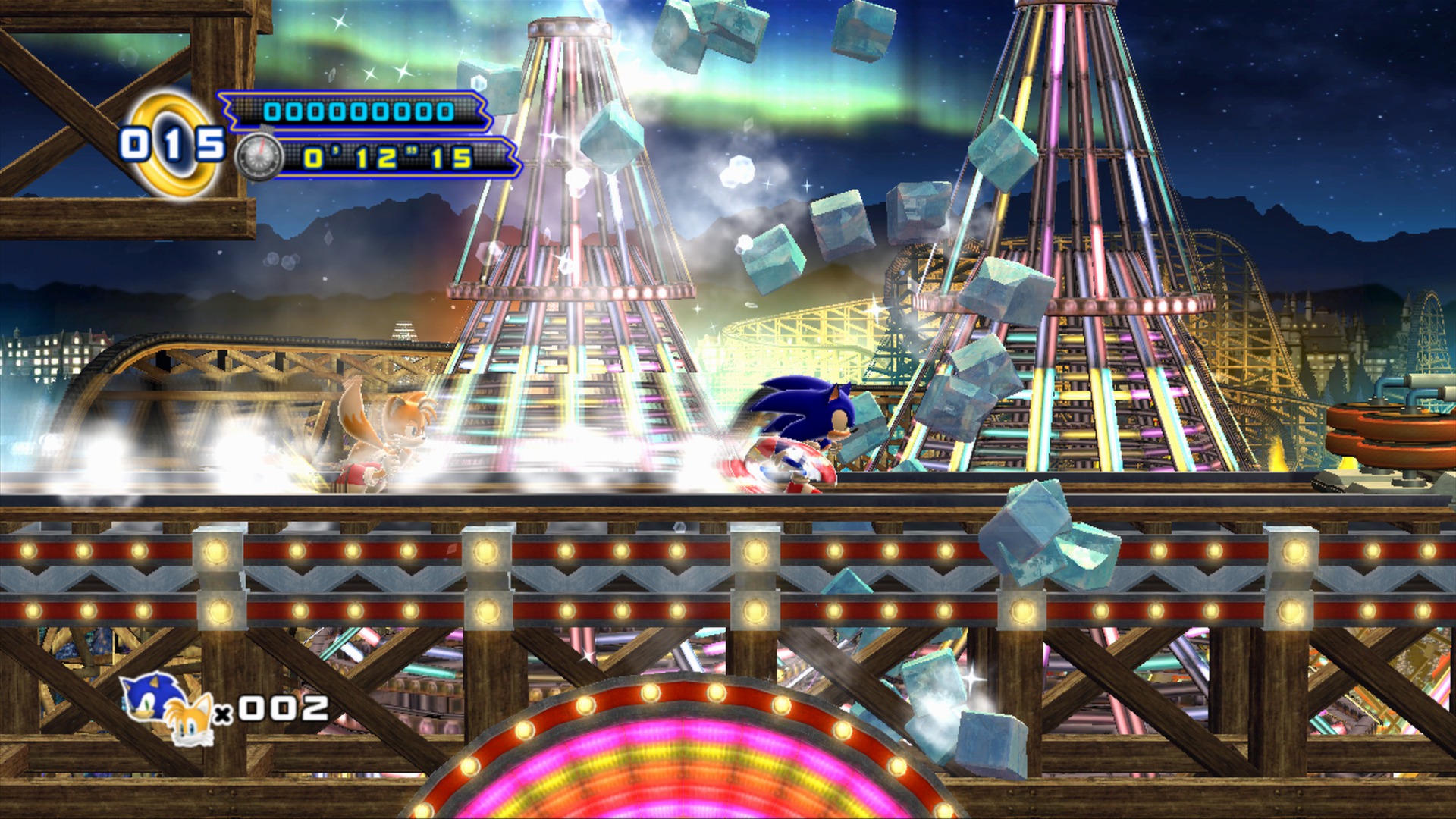This screenshot has height=819, width=1456.
Task: Select the stopwatch timer icon
Action: coord(259,157)
